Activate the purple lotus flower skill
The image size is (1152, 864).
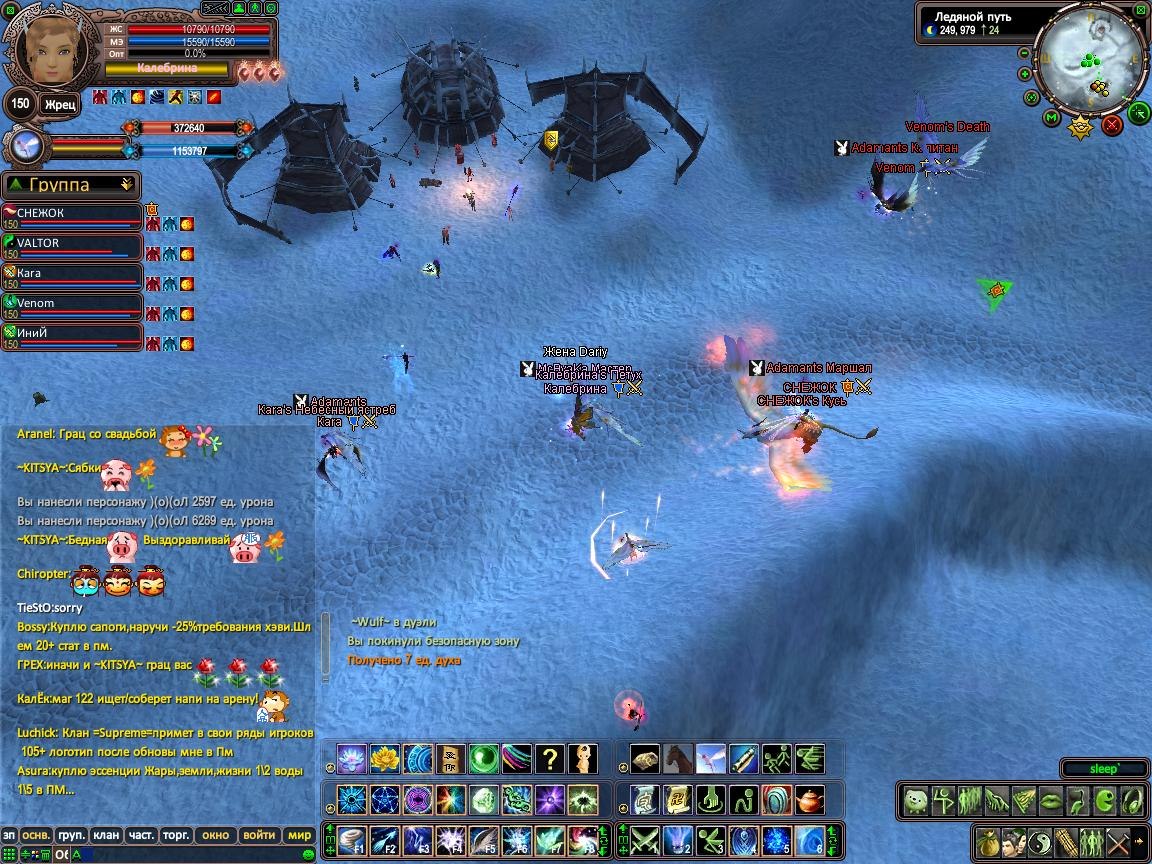352,758
